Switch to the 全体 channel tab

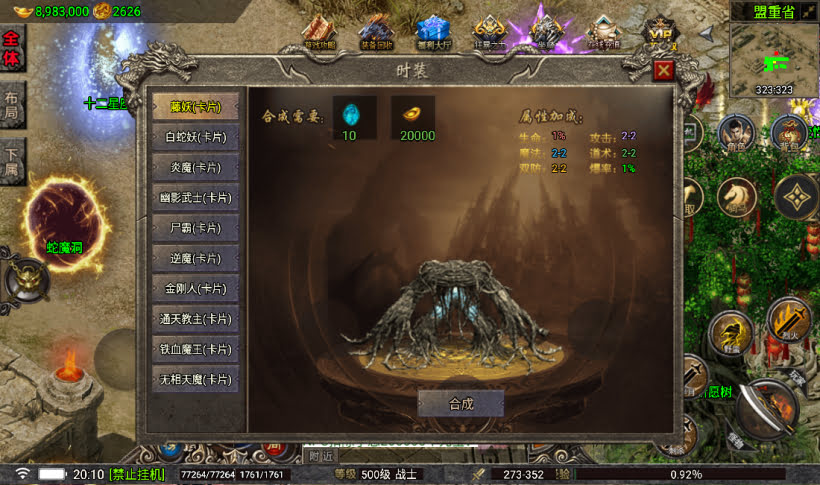(x=12, y=50)
